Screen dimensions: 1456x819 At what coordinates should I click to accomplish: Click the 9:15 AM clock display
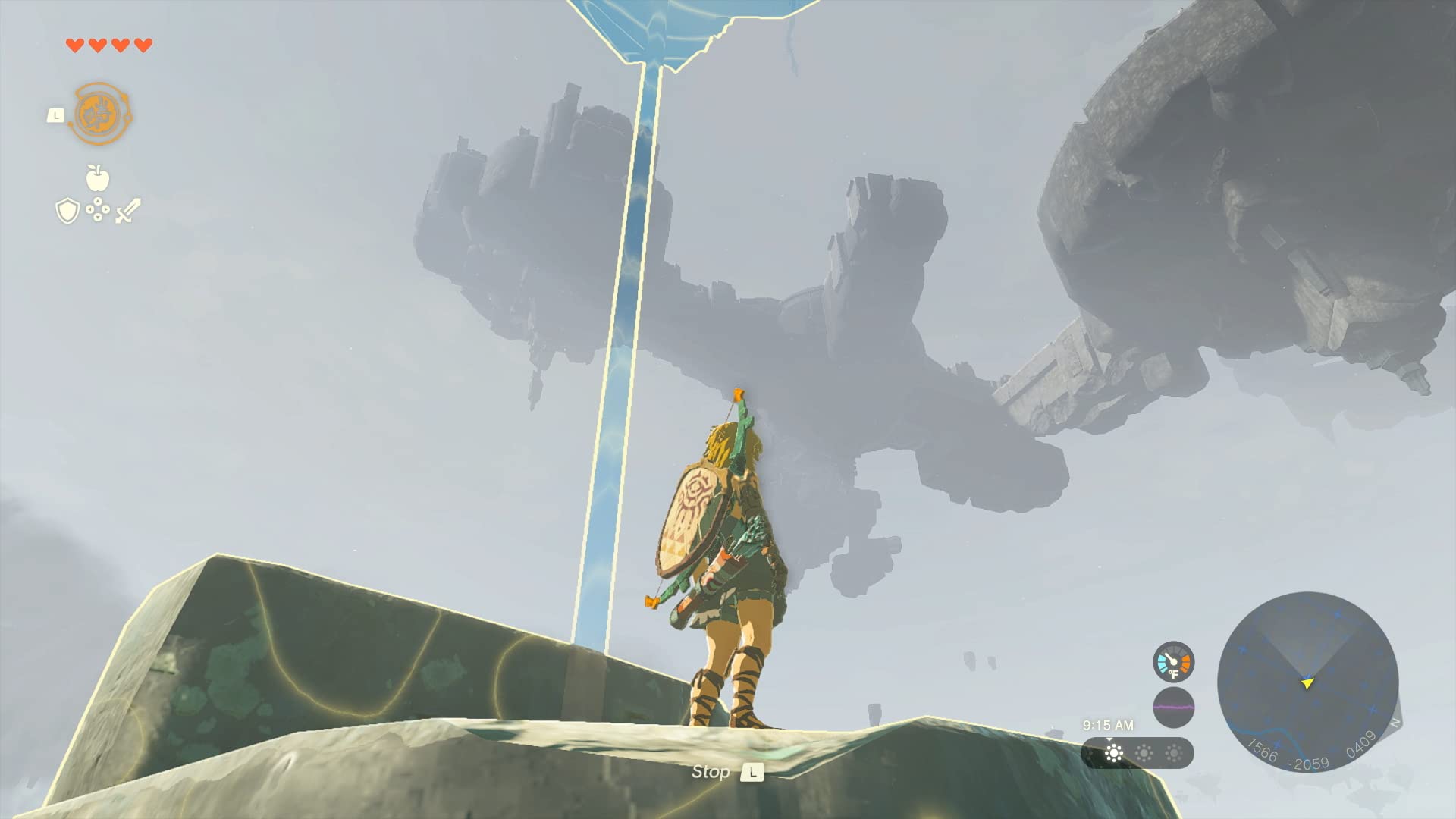(x=1108, y=724)
